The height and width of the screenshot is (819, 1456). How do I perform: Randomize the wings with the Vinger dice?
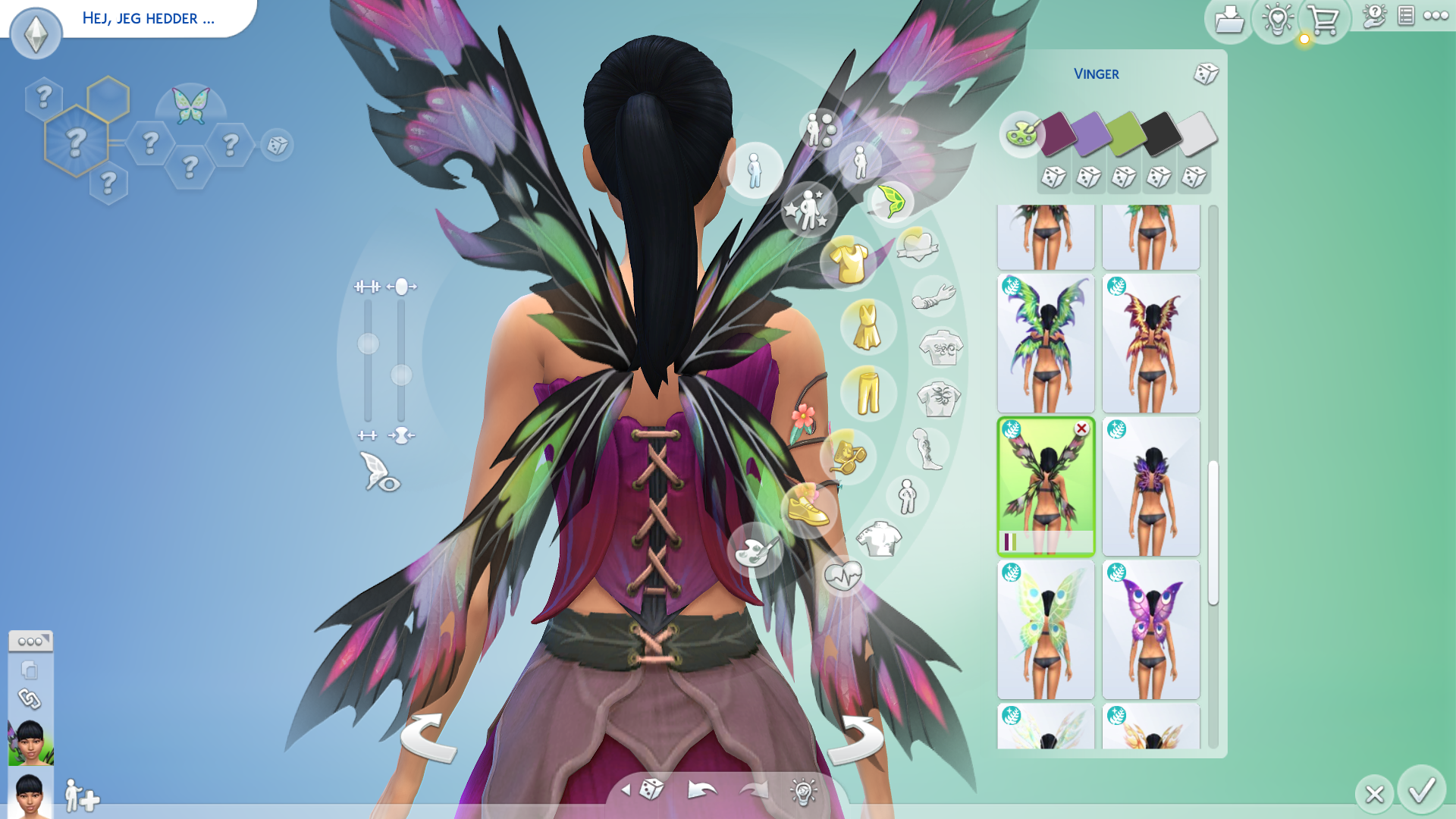pos(1205,74)
